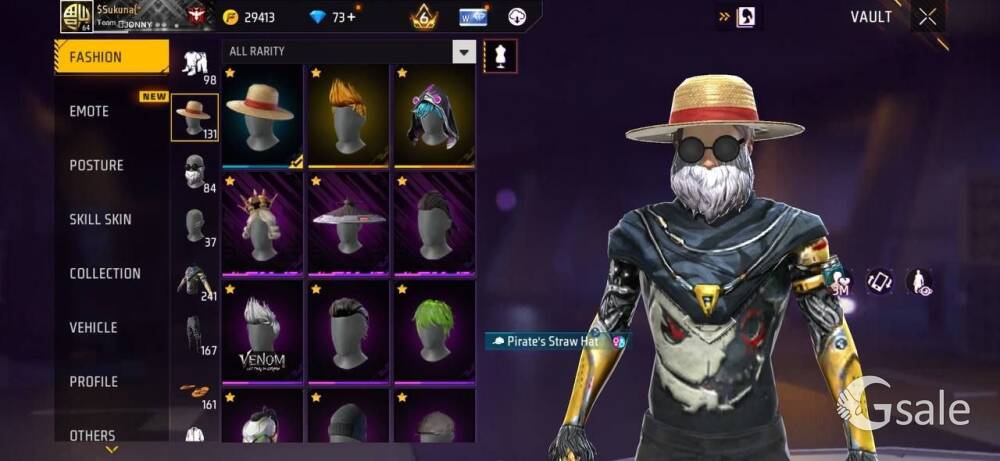Open the Emote section
Image resolution: width=1000 pixels, height=461 pixels.
[90, 111]
